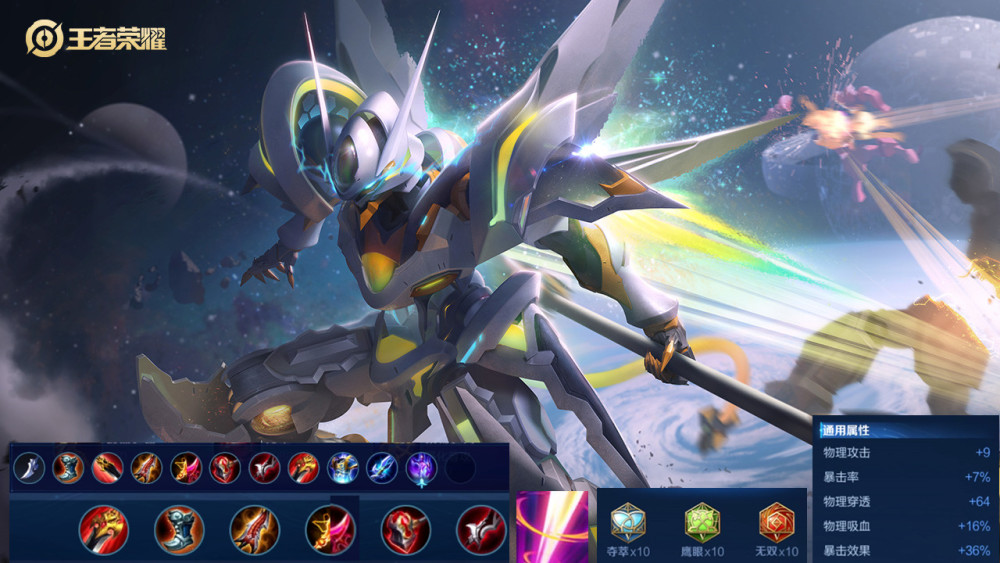Select the large gold bow item

330,529
